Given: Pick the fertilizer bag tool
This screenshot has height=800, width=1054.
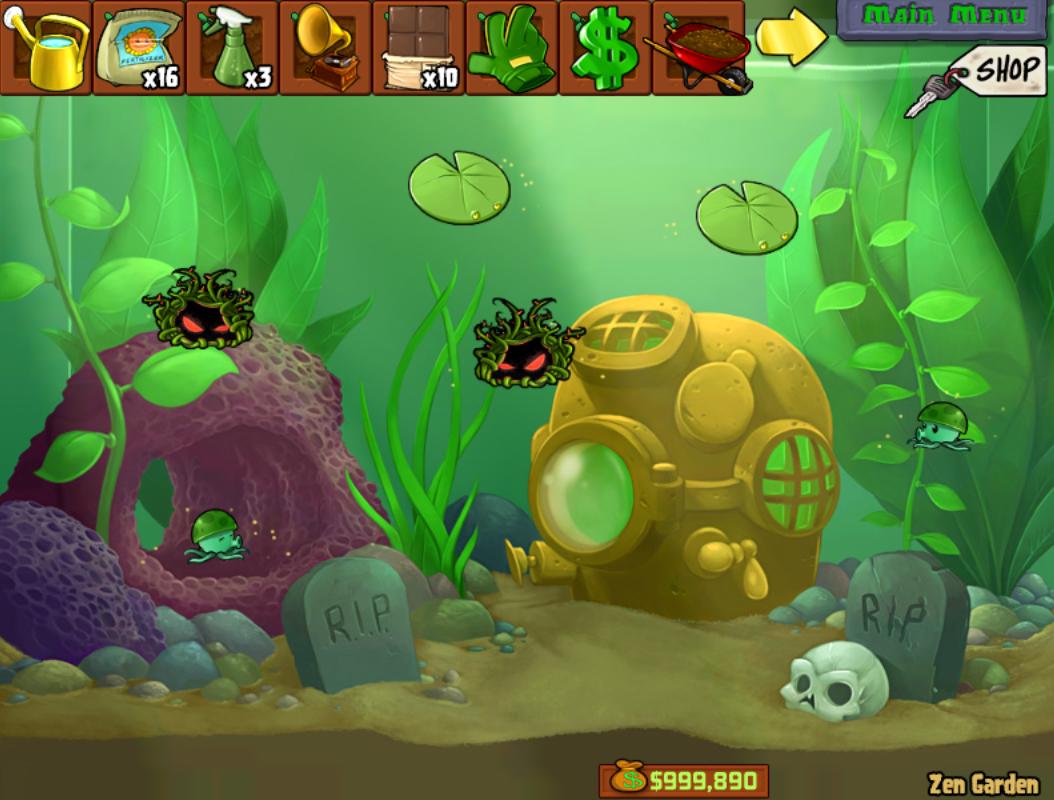Looking at the screenshot, I should 139,48.
